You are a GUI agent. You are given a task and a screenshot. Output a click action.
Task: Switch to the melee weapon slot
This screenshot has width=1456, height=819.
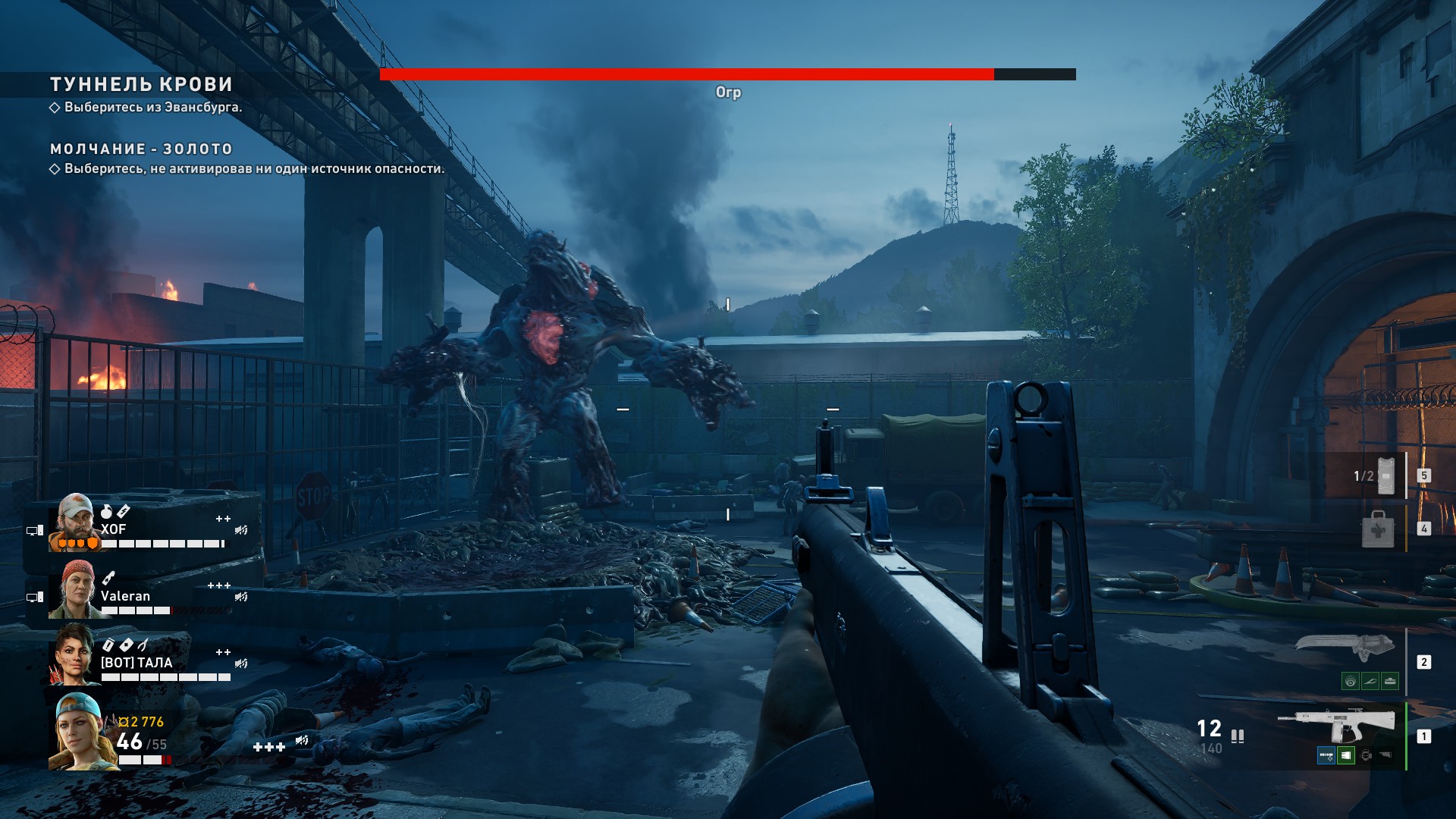point(1345,648)
